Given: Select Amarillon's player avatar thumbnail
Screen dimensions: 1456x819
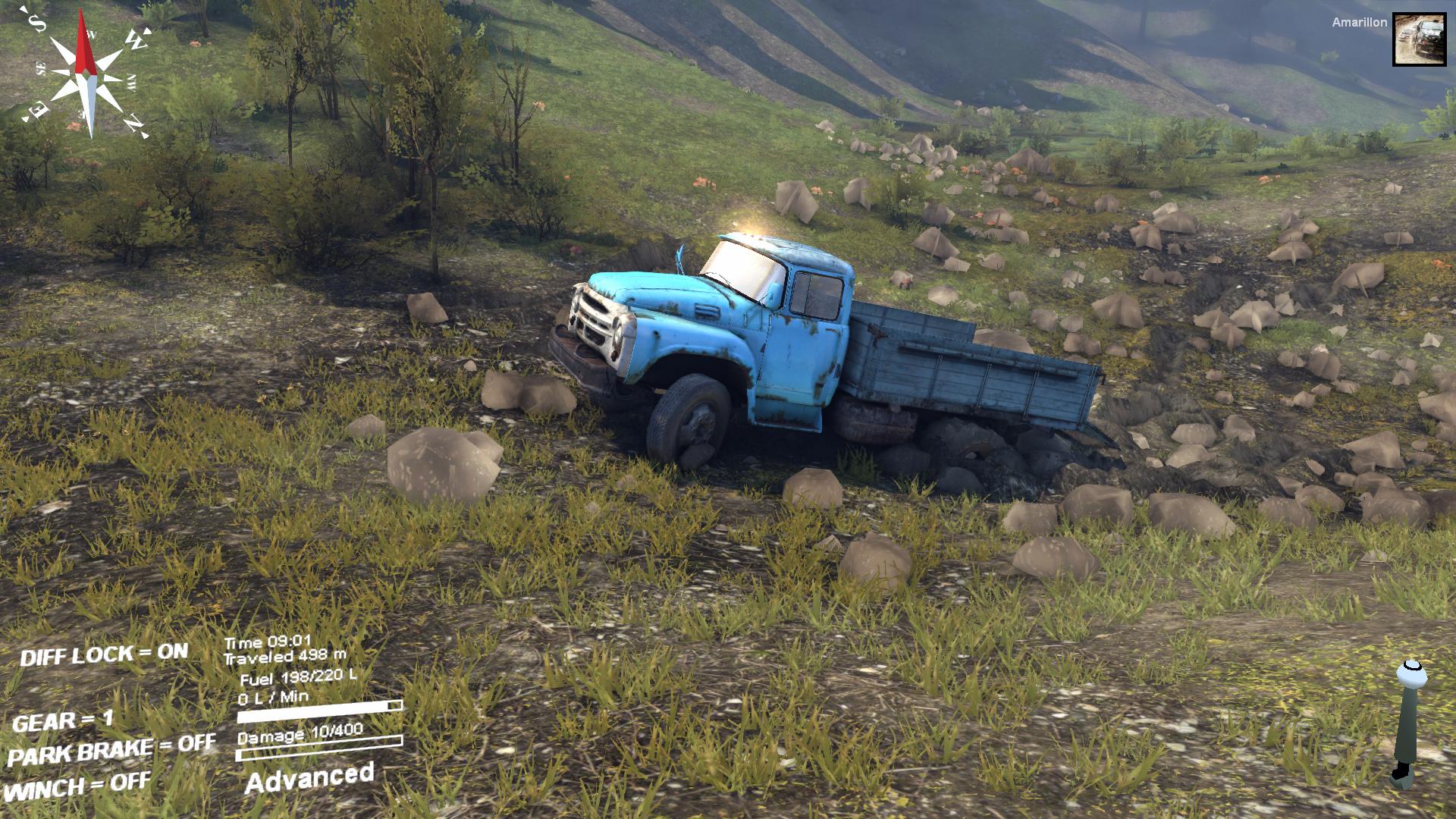Looking at the screenshot, I should 1419,39.
